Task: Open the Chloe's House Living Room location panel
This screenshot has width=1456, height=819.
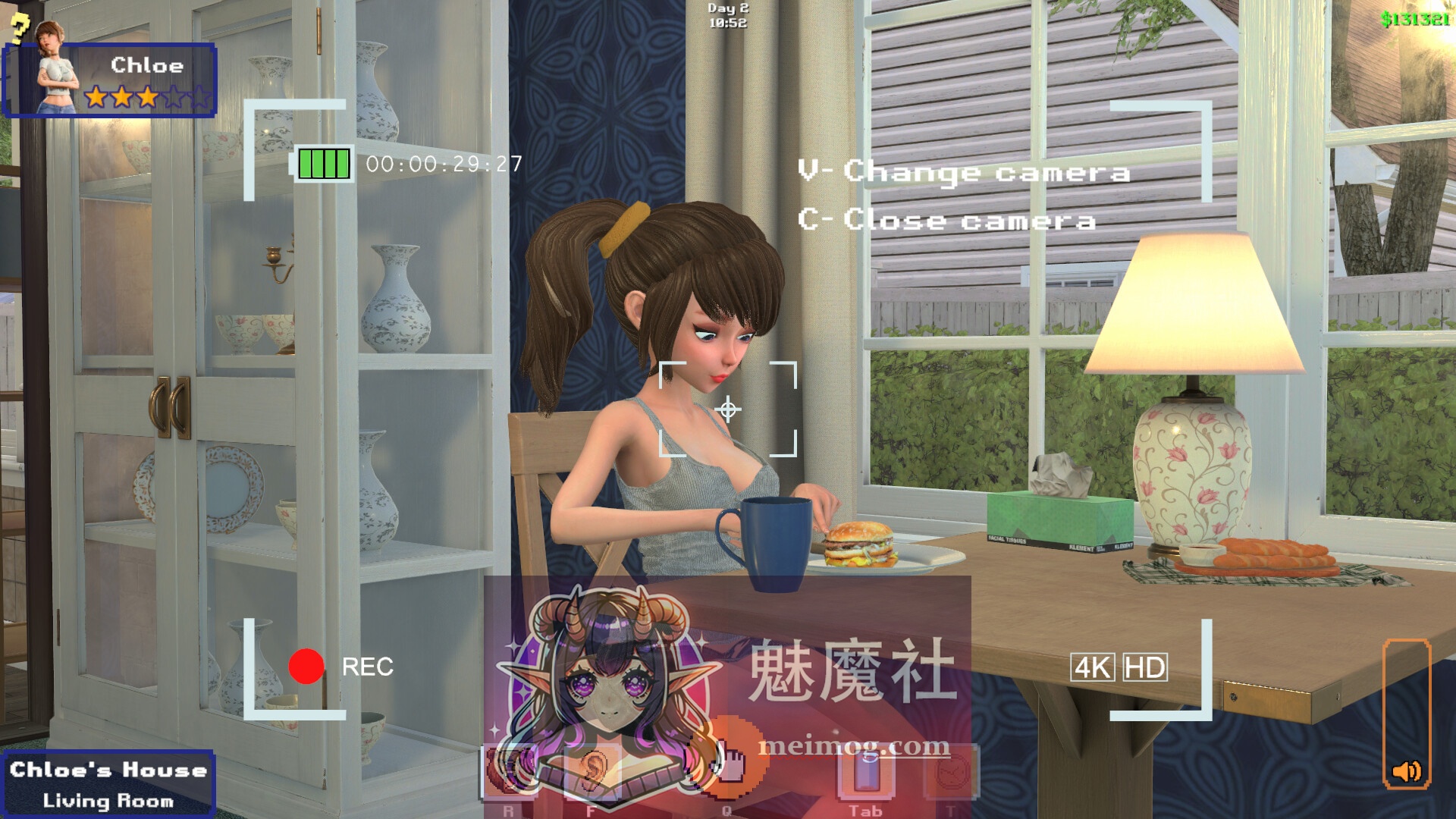Action: pyautogui.click(x=108, y=784)
